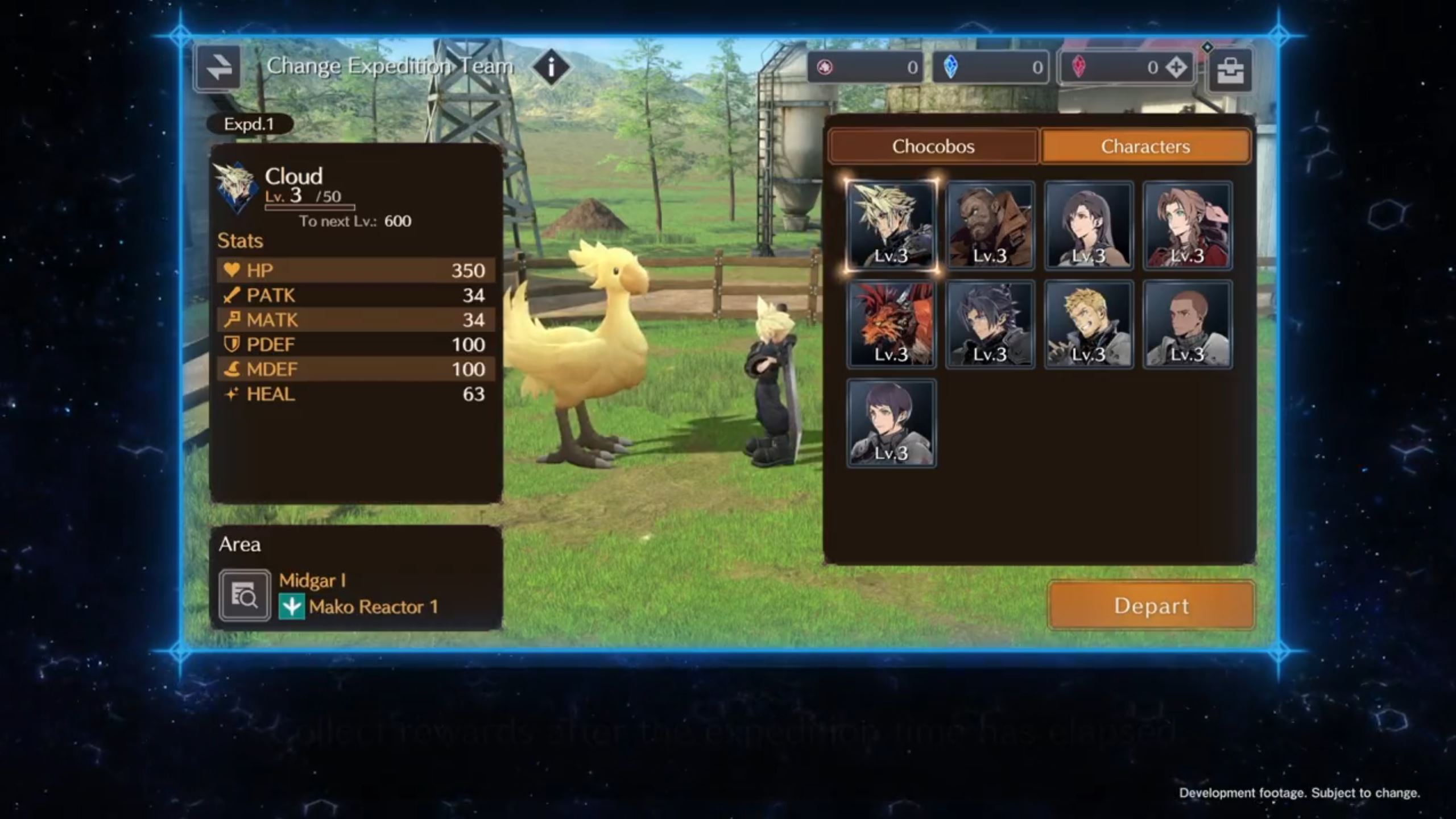Click the wizard hat icon beside MDEF
The height and width of the screenshot is (819, 1456).
[232, 369]
